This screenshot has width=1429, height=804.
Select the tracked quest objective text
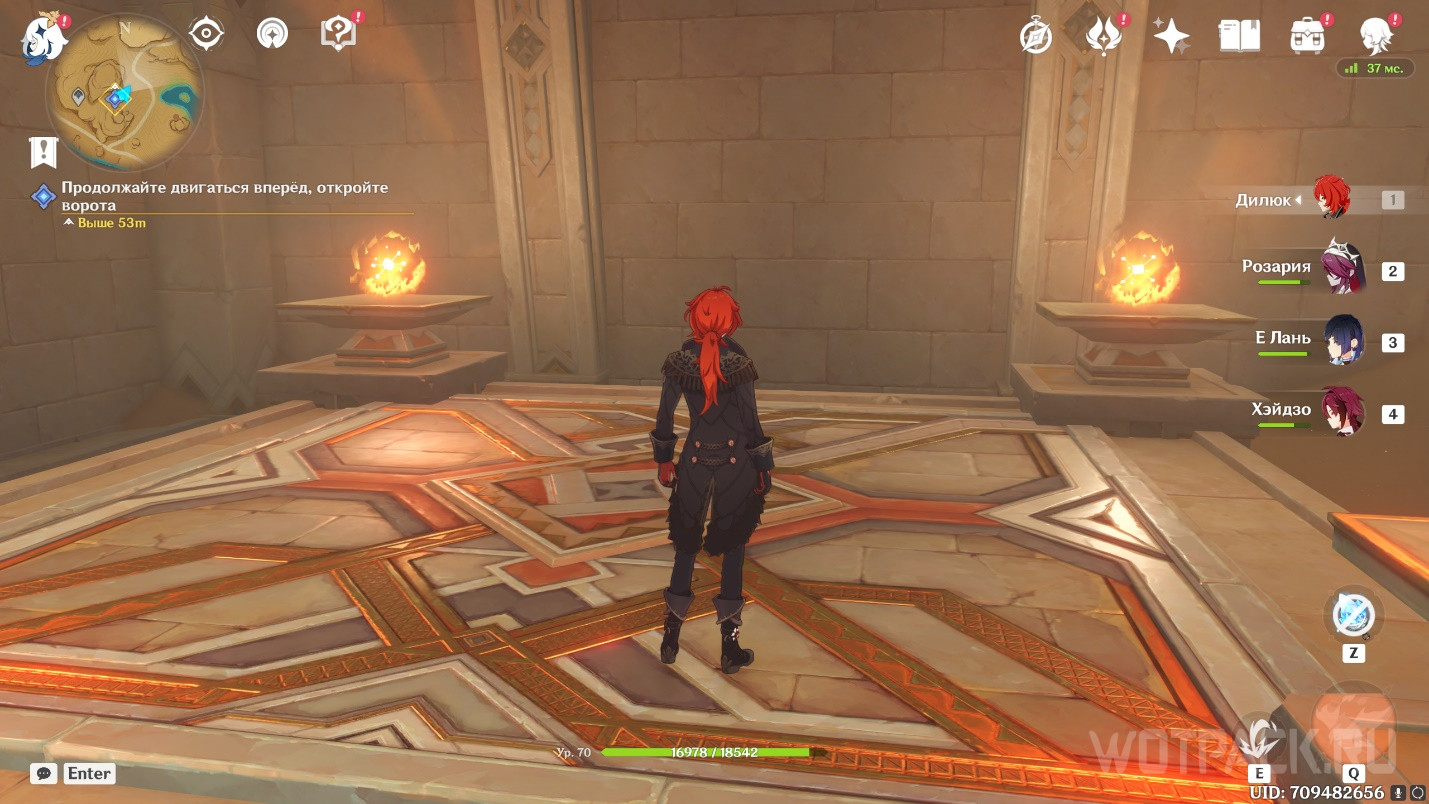(x=224, y=196)
